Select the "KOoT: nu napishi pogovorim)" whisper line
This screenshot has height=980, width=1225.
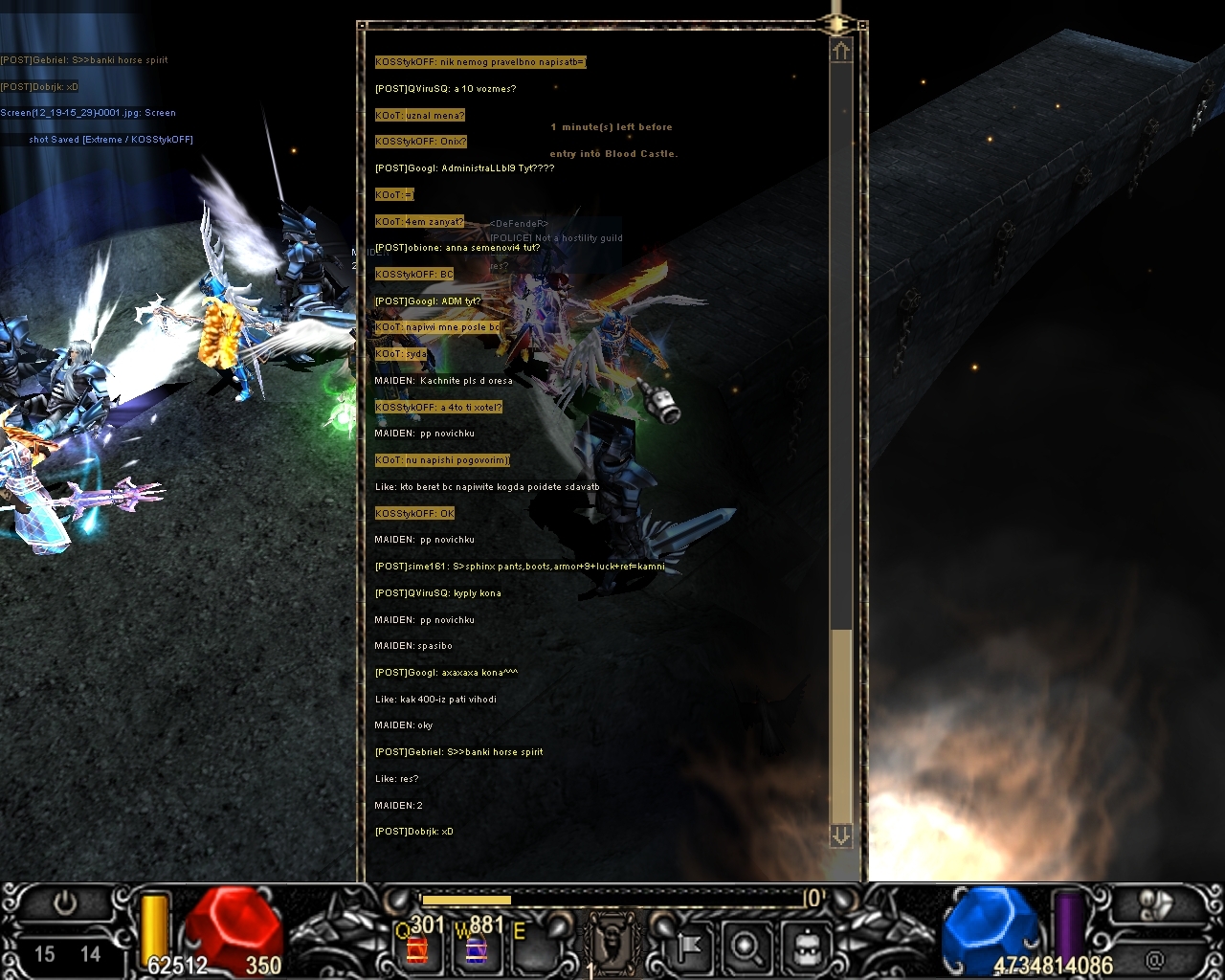(442, 460)
